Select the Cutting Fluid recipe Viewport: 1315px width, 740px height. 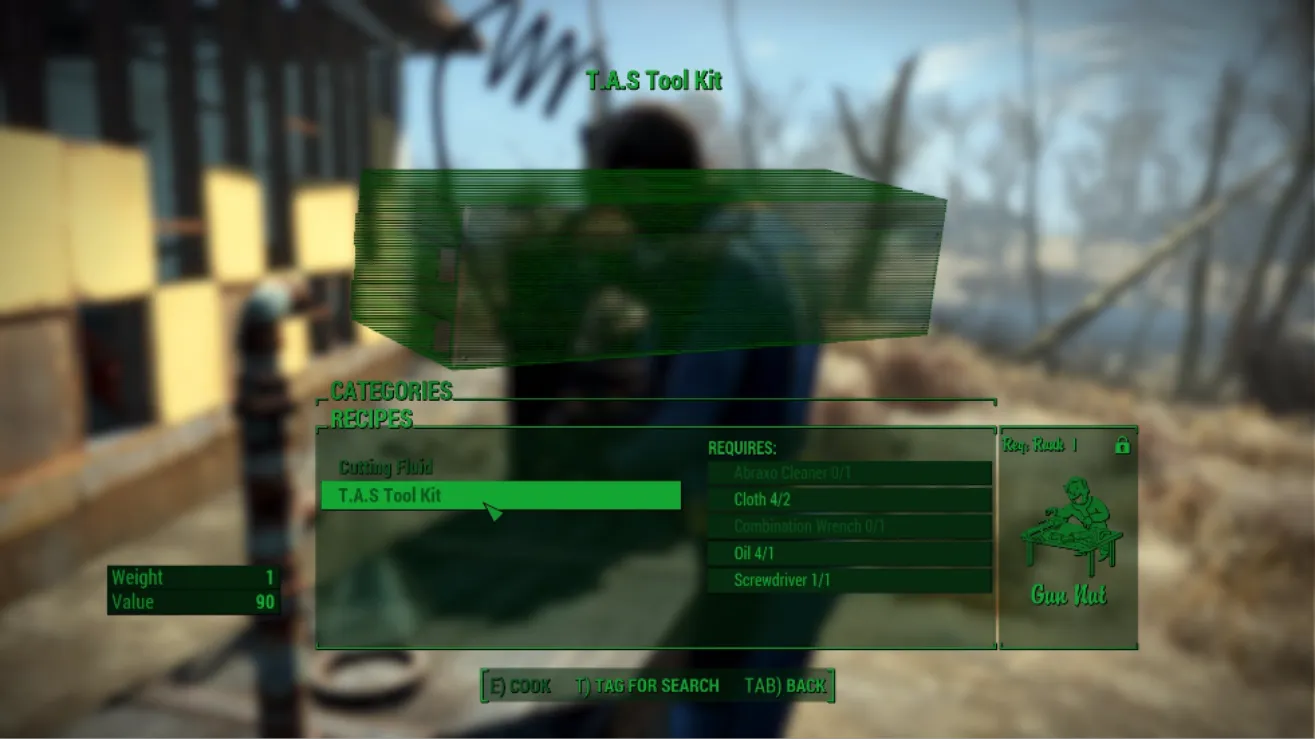click(x=386, y=468)
